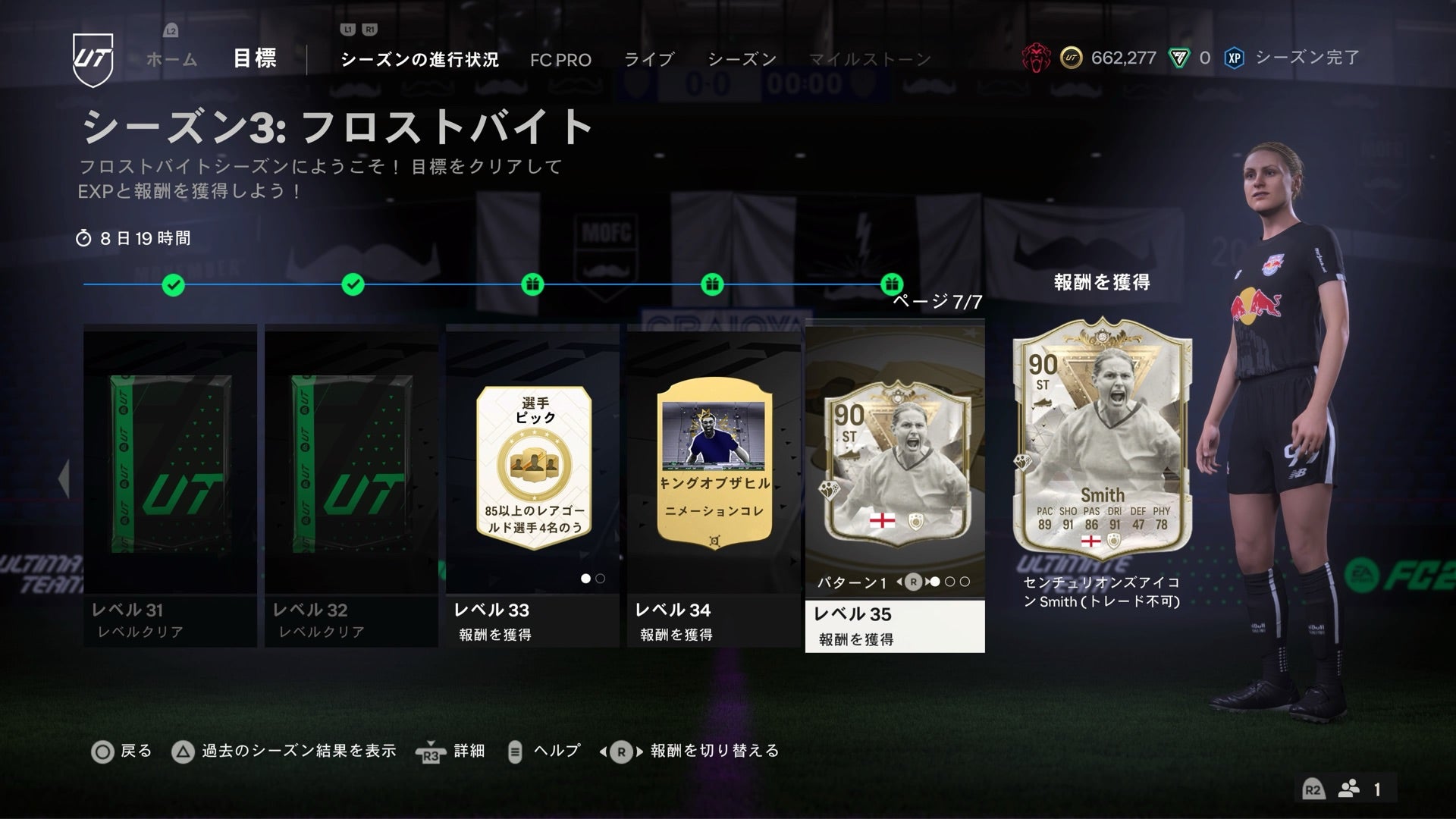Switch to シーズンの進行状況 sub-tab
1456x819 pixels.
coord(419,60)
